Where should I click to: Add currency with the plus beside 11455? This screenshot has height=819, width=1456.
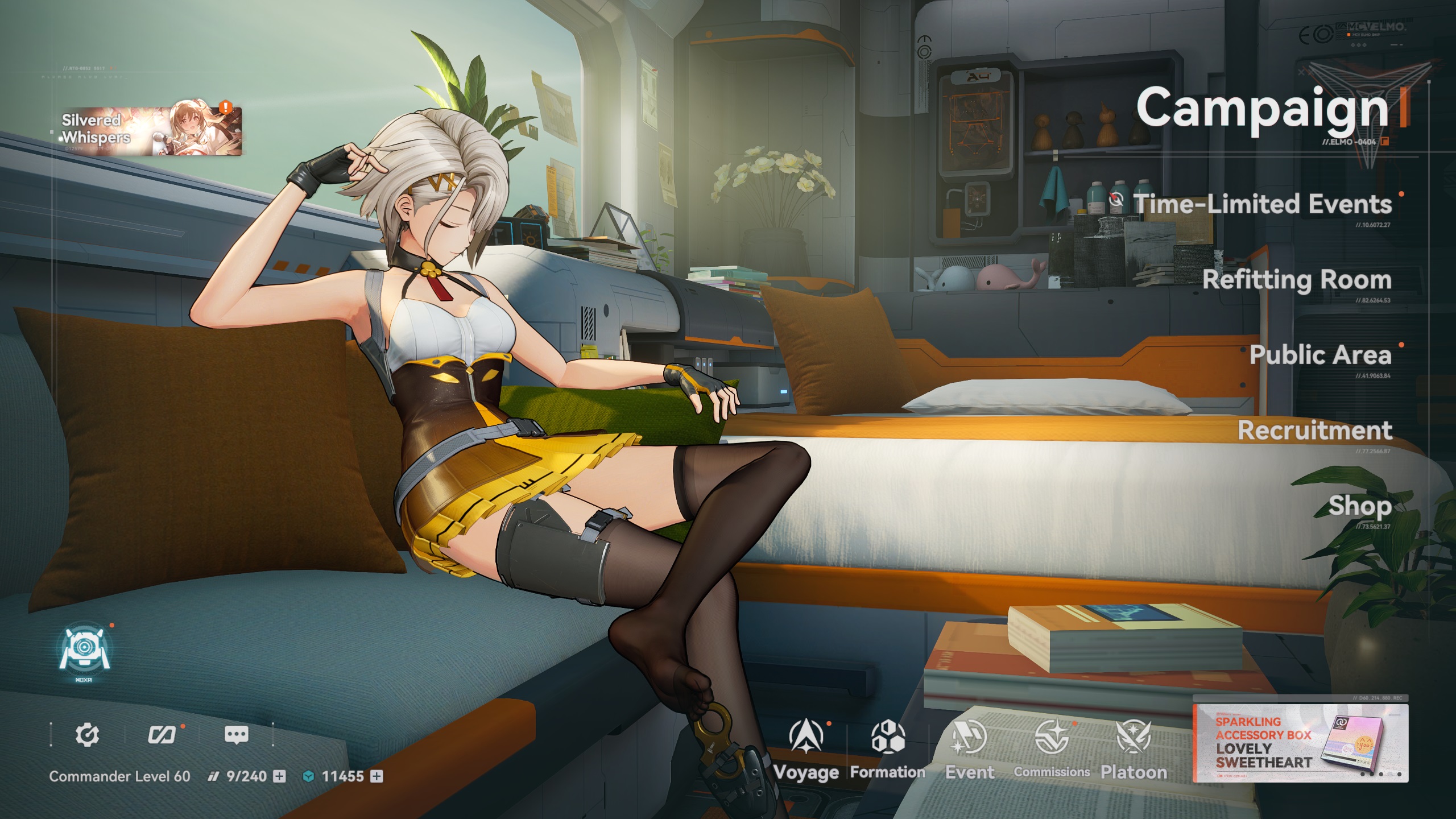point(377,776)
